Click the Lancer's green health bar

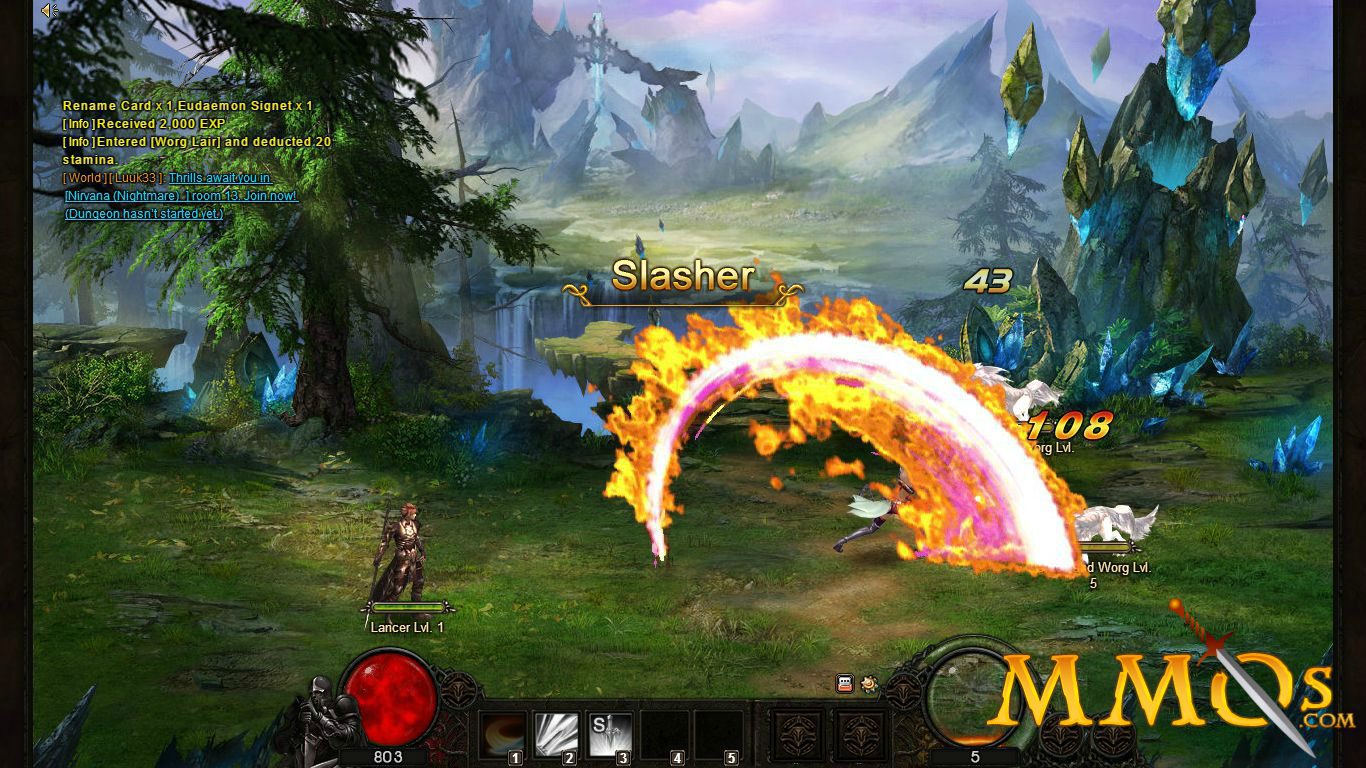[x=409, y=606]
